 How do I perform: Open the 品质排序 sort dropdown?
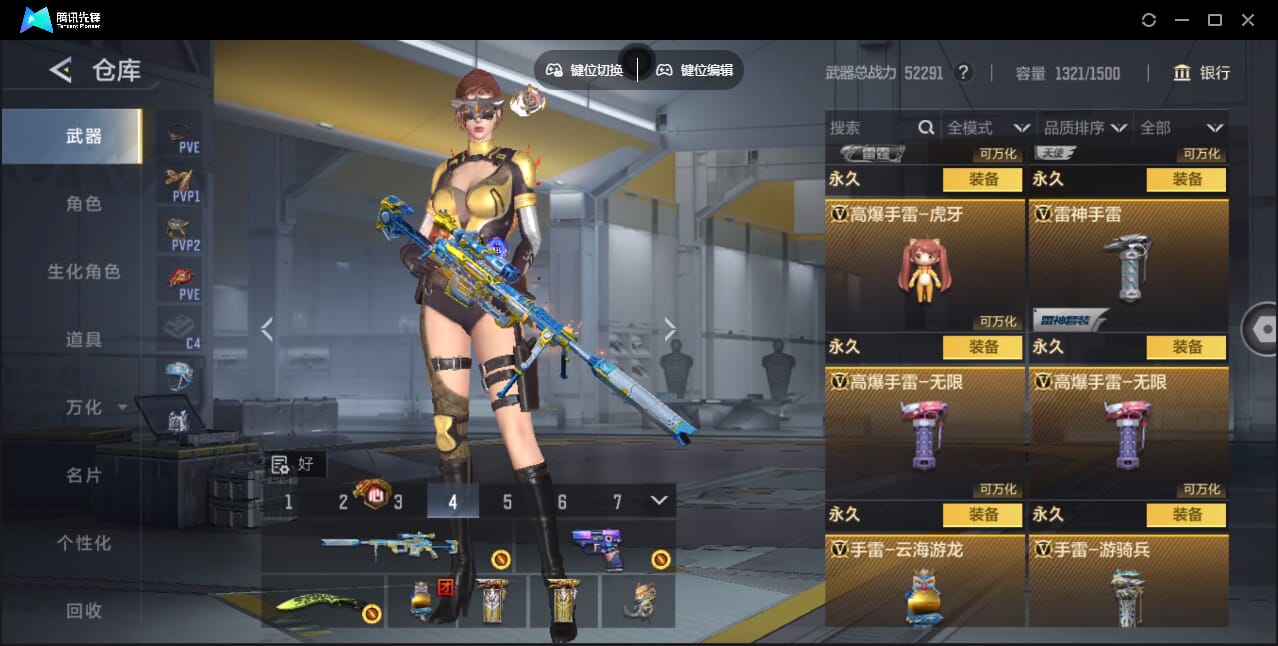pyautogui.click(x=1085, y=128)
